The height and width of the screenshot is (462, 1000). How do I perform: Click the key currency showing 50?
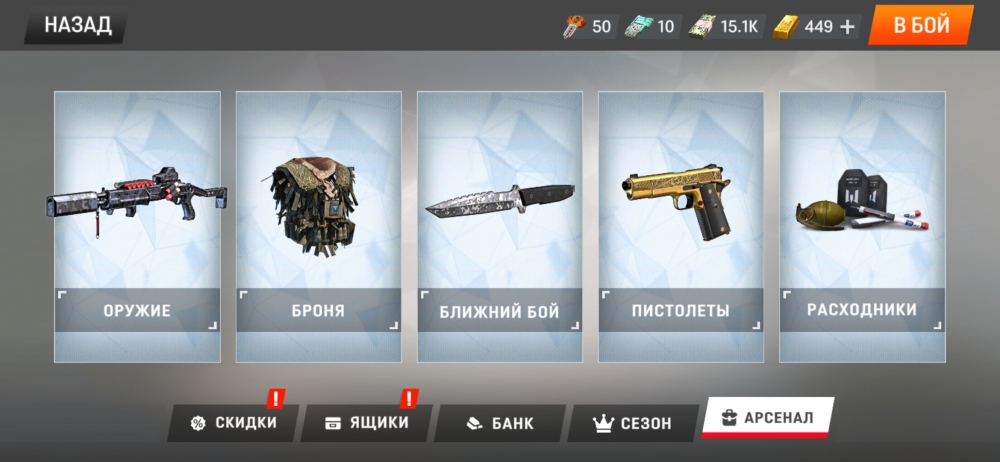[587, 27]
